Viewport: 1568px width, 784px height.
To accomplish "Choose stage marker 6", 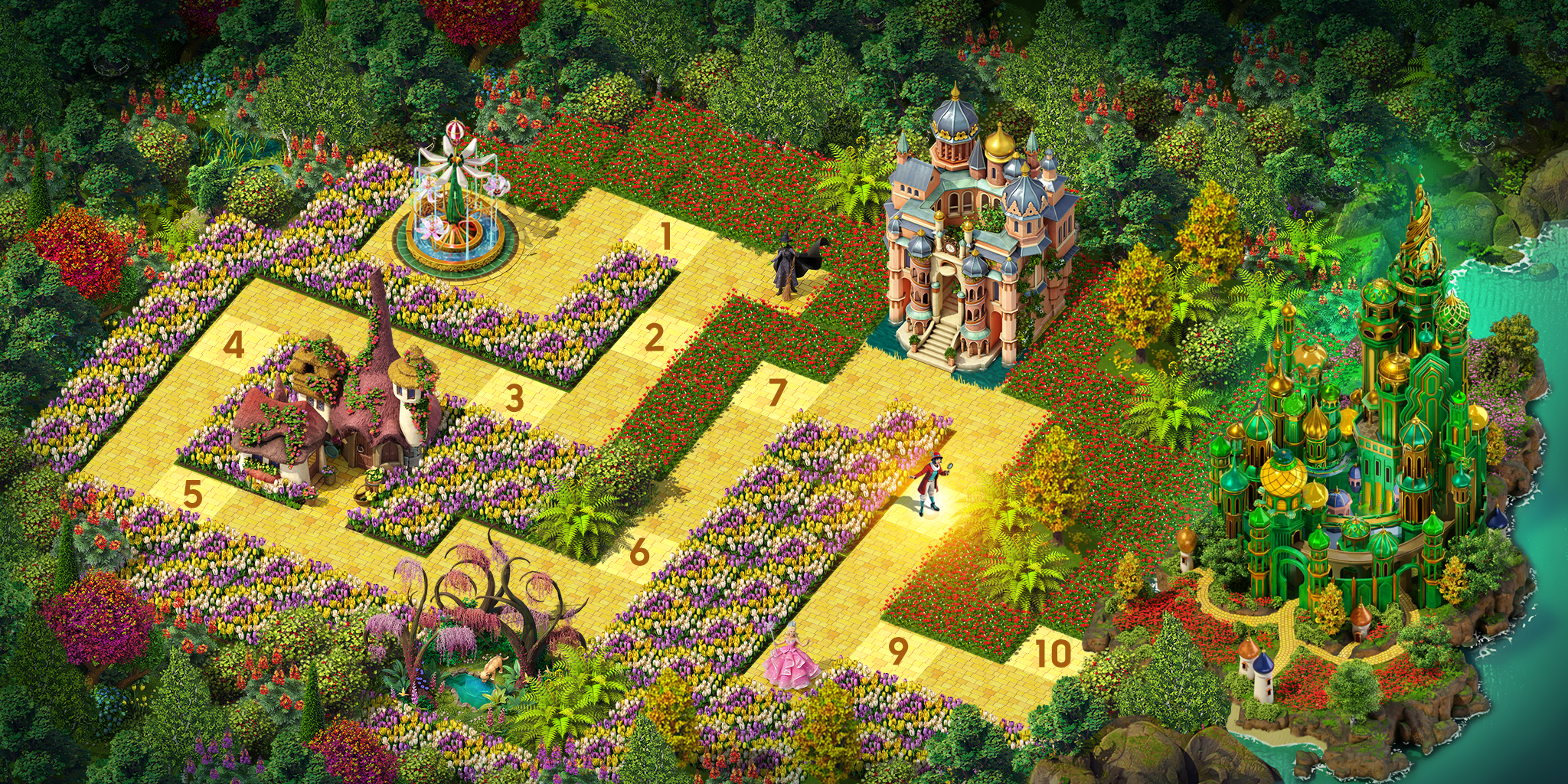I will click(639, 552).
